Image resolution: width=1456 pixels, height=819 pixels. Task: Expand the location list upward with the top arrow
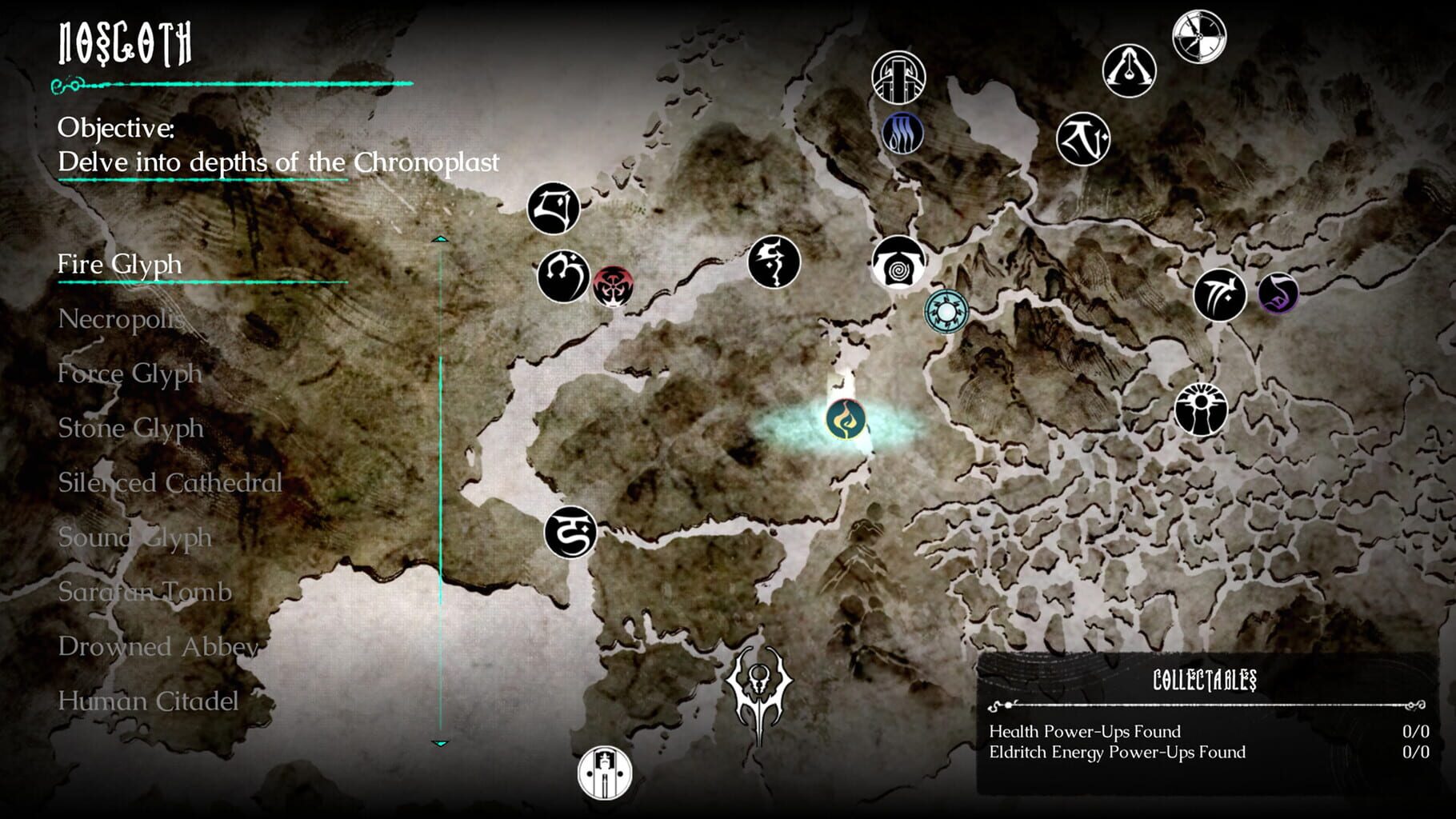438,238
